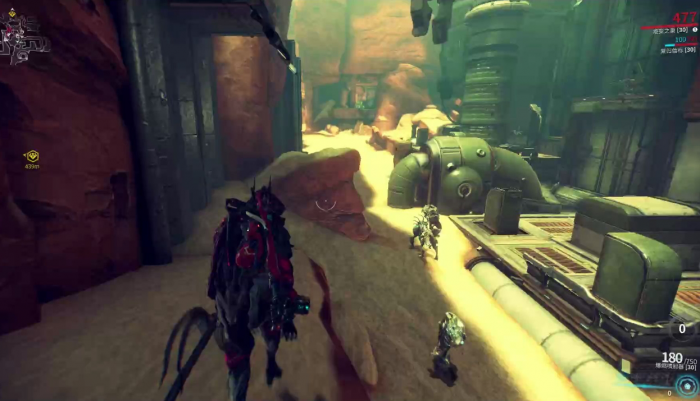Select the yellow objective waypoint marker
700x401 pixels.
tap(32, 156)
